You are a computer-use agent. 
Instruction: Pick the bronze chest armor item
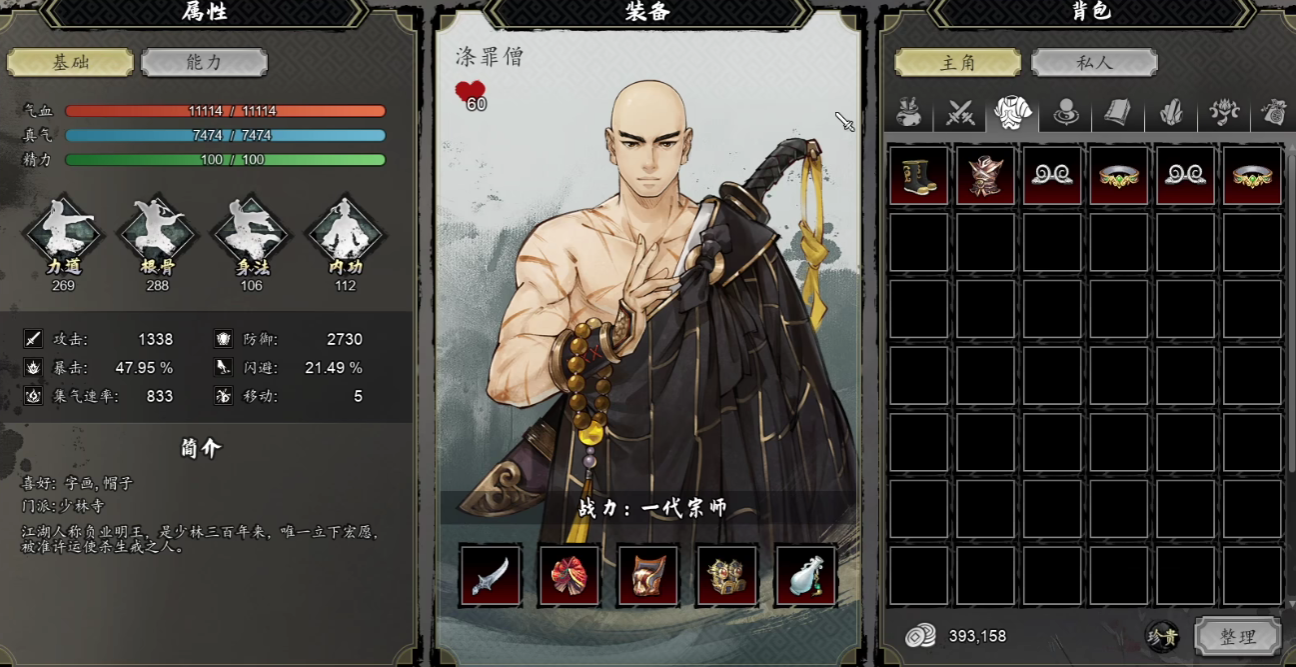click(x=985, y=176)
